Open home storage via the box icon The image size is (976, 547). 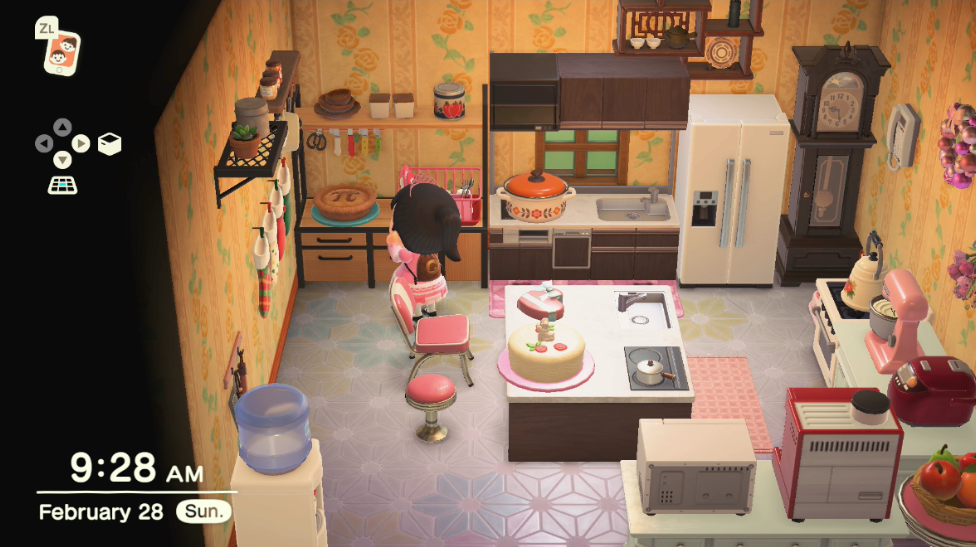(x=109, y=143)
